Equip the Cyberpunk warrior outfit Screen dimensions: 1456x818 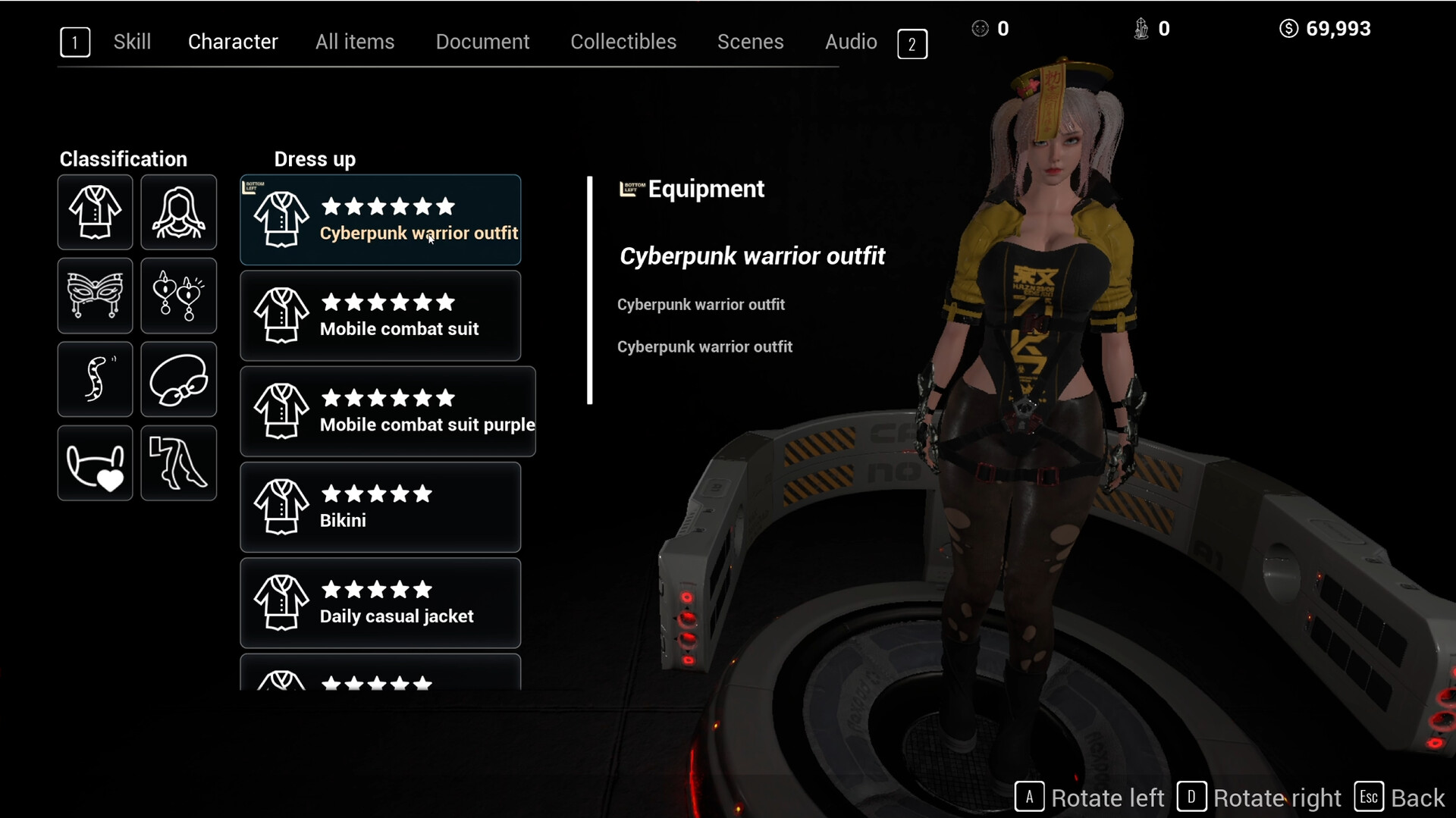tap(381, 220)
